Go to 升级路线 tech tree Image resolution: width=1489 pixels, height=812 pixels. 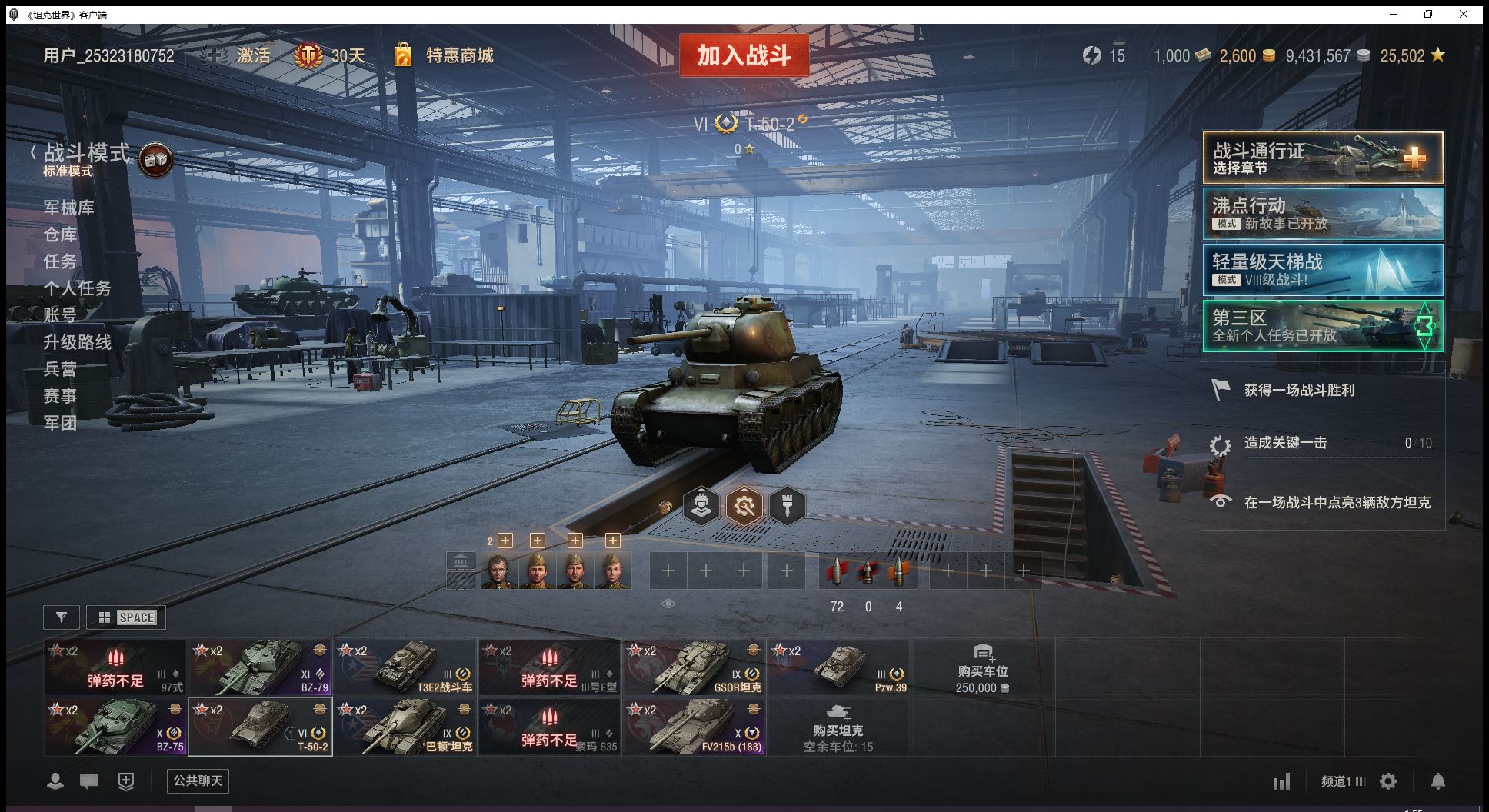tap(77, 342)
